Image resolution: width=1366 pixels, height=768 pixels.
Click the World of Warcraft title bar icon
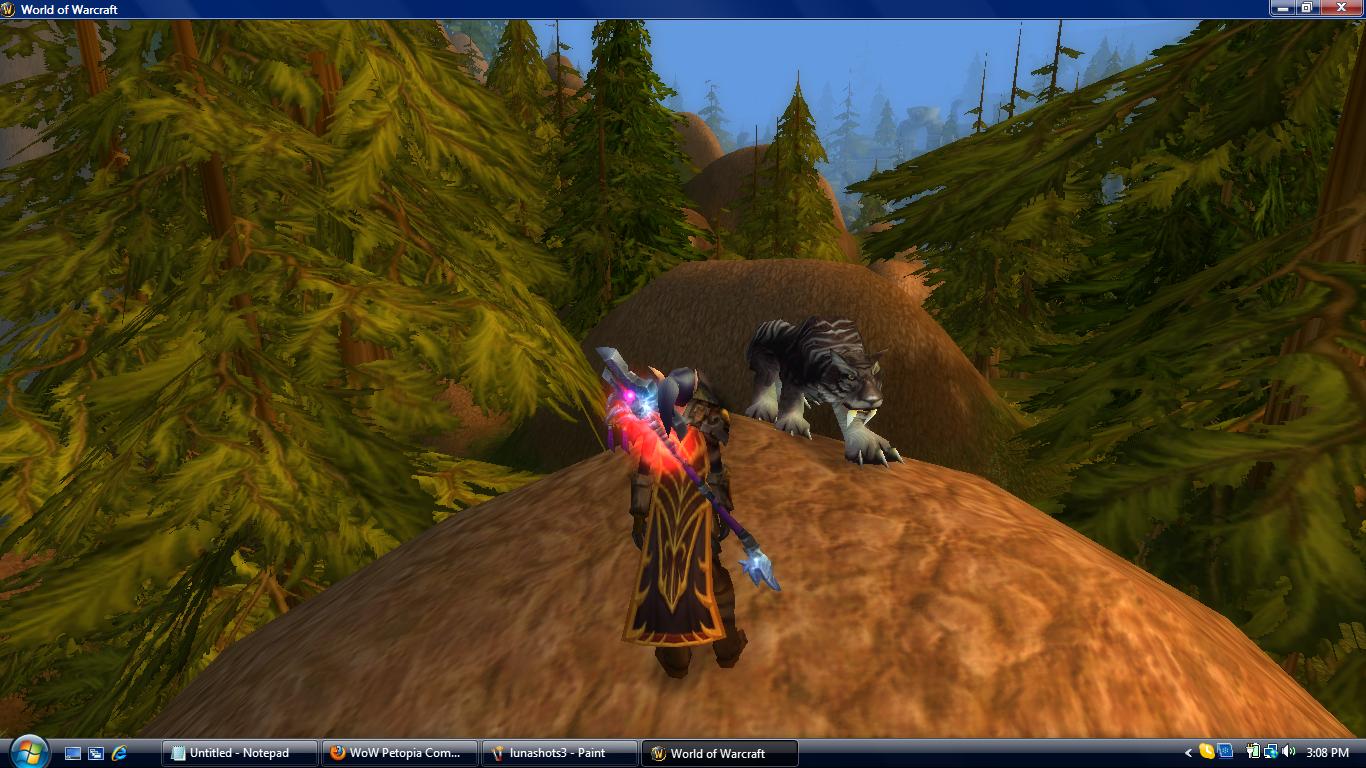[x=10, y=9]
